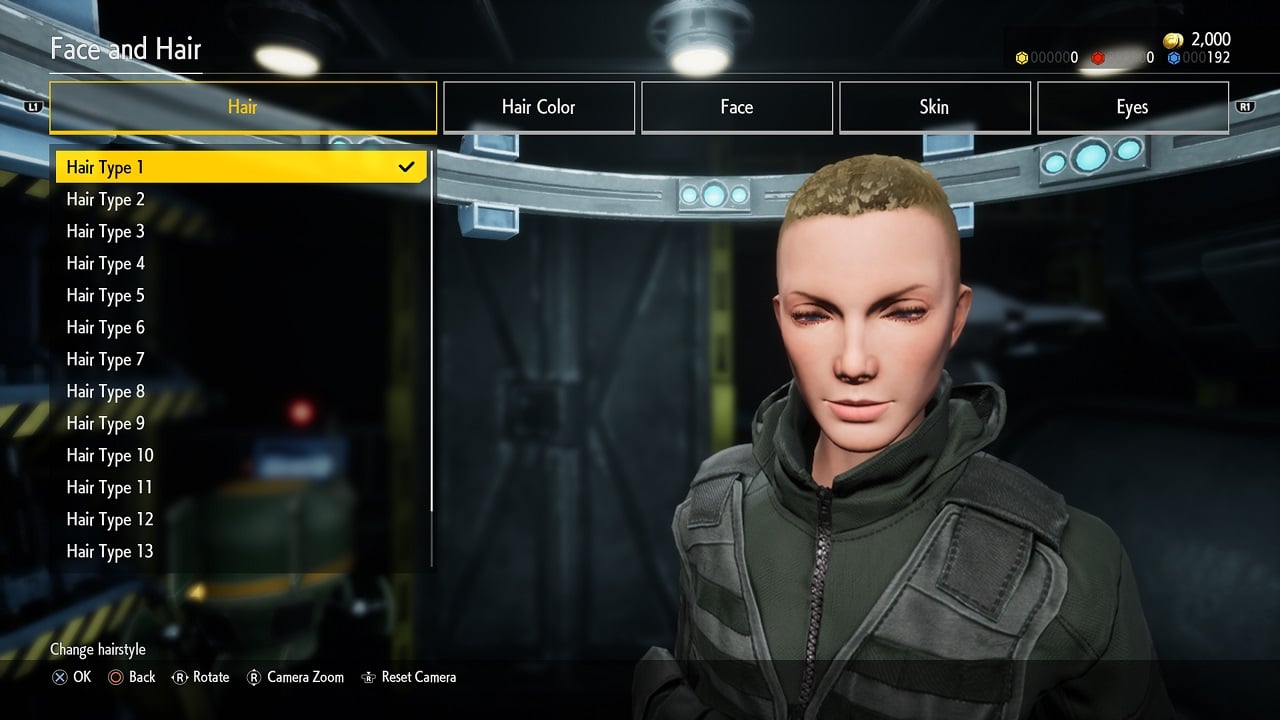Viewport: 1280px width, 720px height.
Task: Pick Hair Type 12
Action: (240, 519)
